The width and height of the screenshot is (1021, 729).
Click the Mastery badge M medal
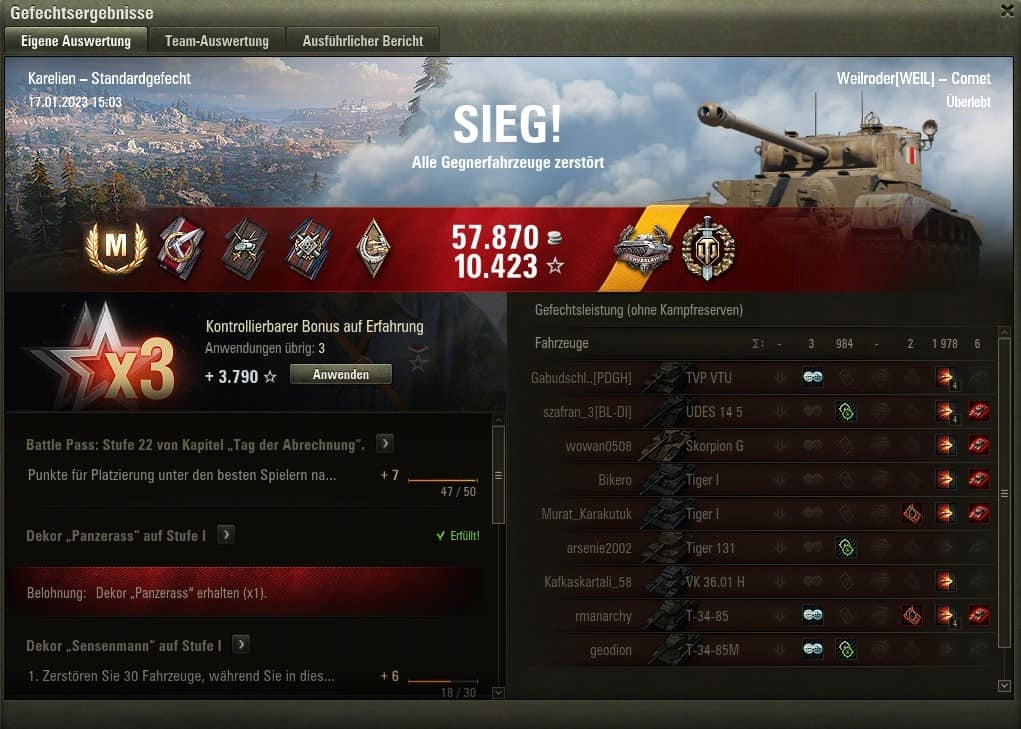tap(116, 248)
